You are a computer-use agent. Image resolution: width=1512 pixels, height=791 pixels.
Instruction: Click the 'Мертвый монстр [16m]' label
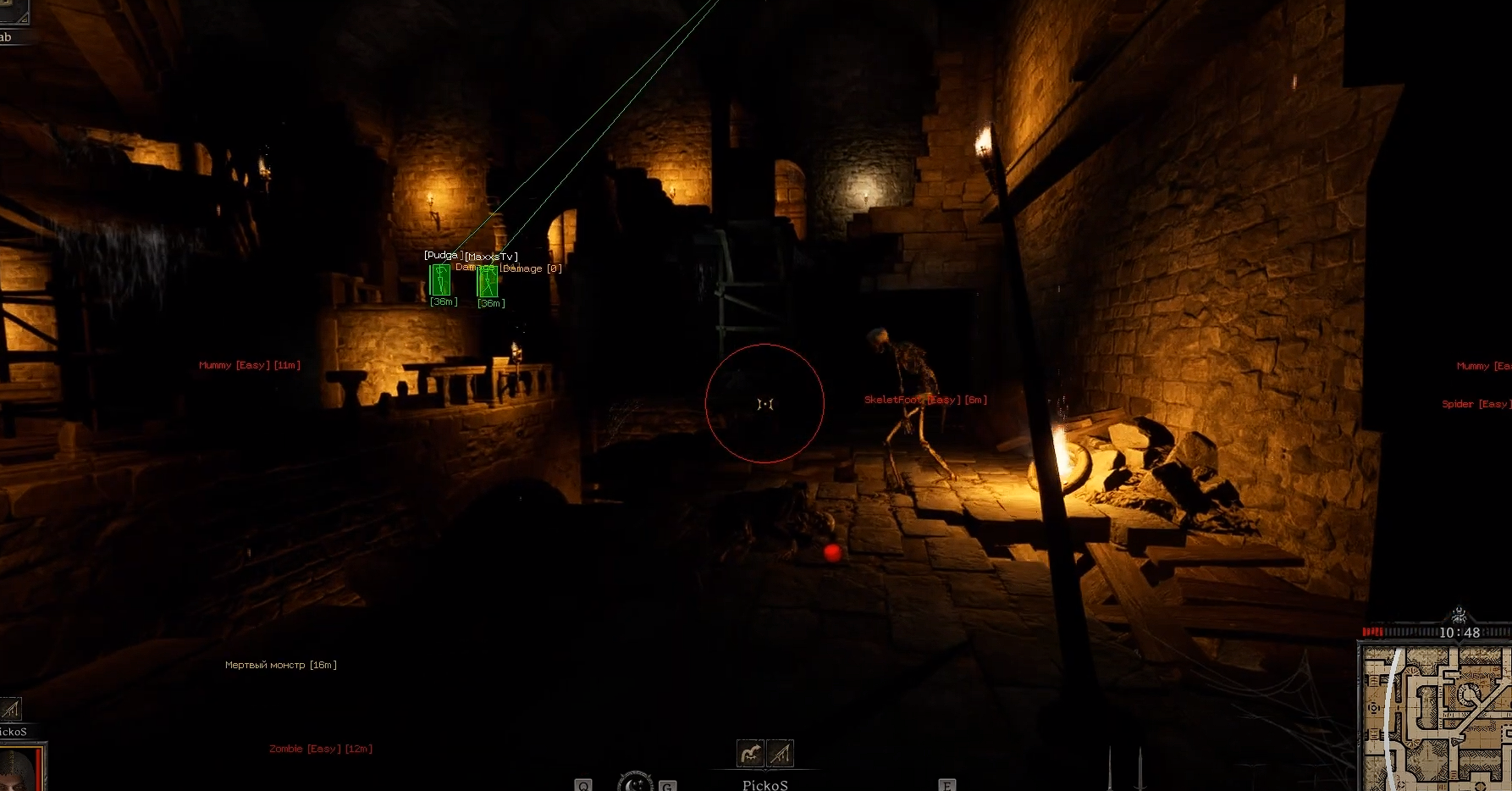(282, 664)
